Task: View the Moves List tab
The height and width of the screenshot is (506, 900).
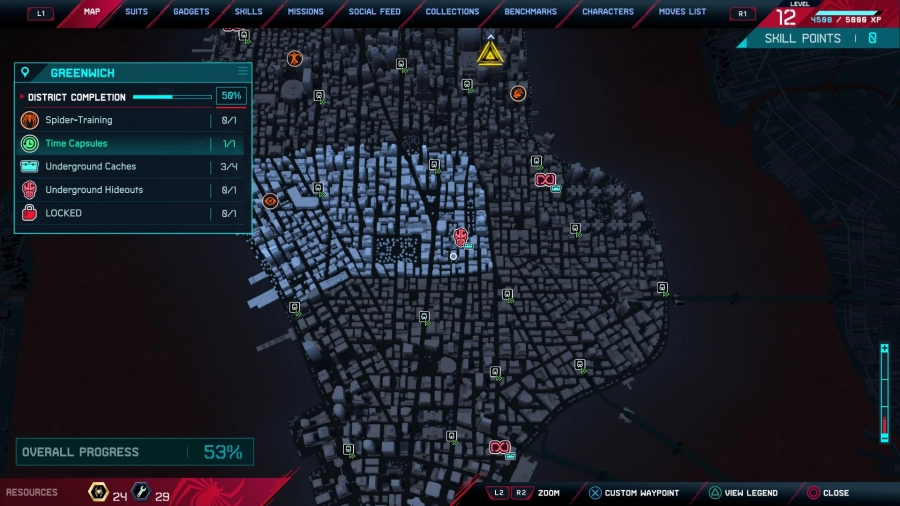Action: [x=682, y=12]
